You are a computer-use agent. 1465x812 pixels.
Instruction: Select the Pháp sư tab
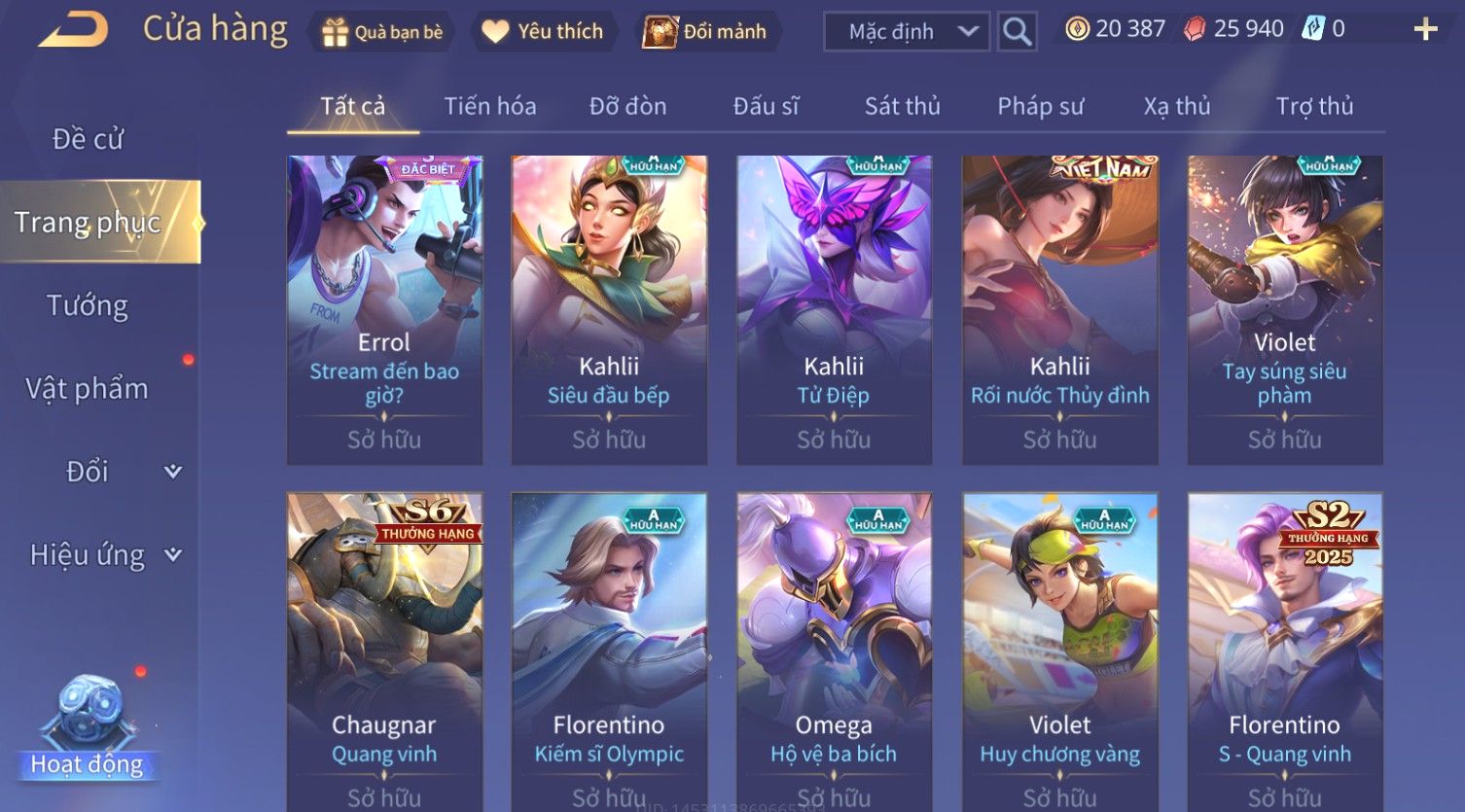1040,106
